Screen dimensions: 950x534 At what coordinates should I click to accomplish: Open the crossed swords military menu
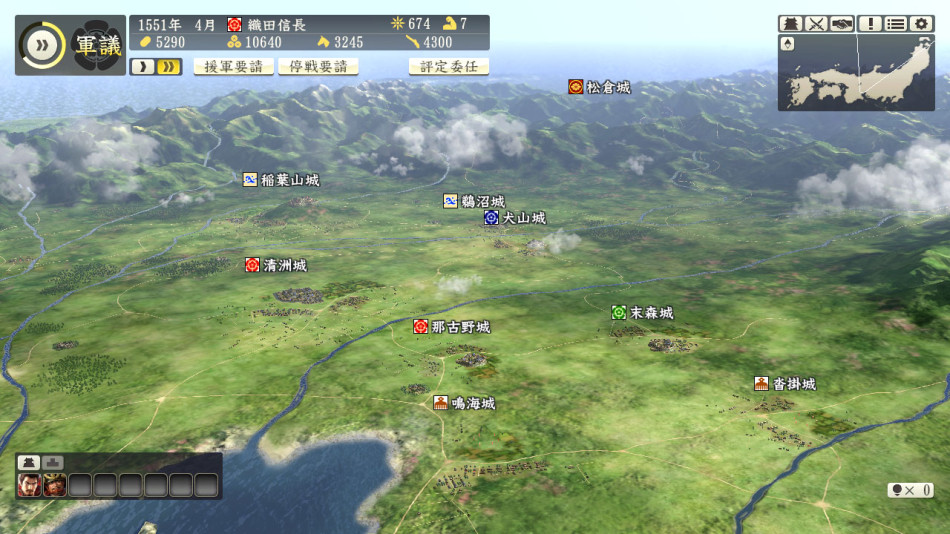tap(817, 24)
